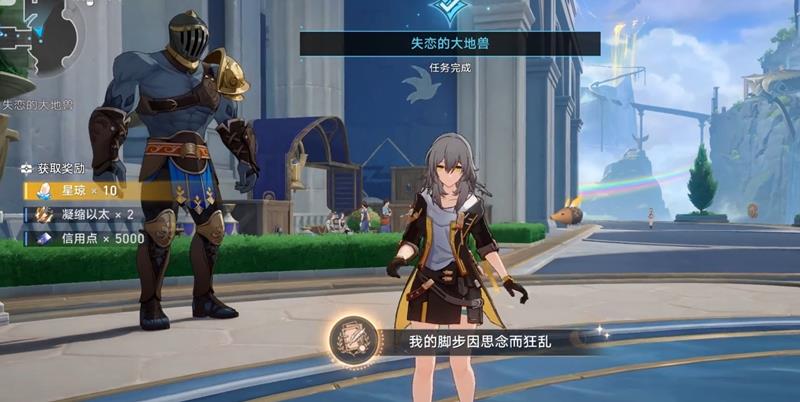Select the 信用点 ×5000 reward row
The height and width of the screenshot is (402, 800).
click(x=90, y=240)
